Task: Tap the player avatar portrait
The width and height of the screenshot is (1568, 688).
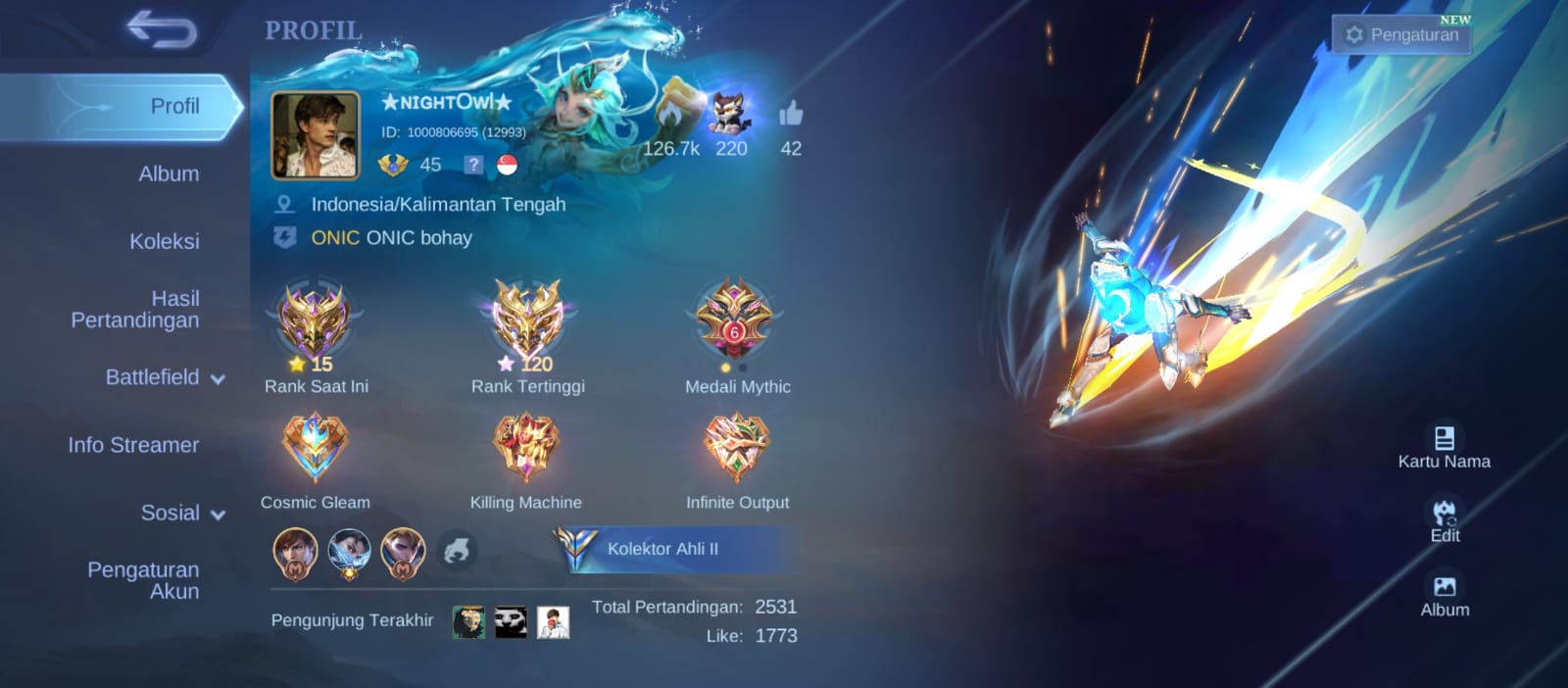Action: pyautogui.click(x=315, y=135)
